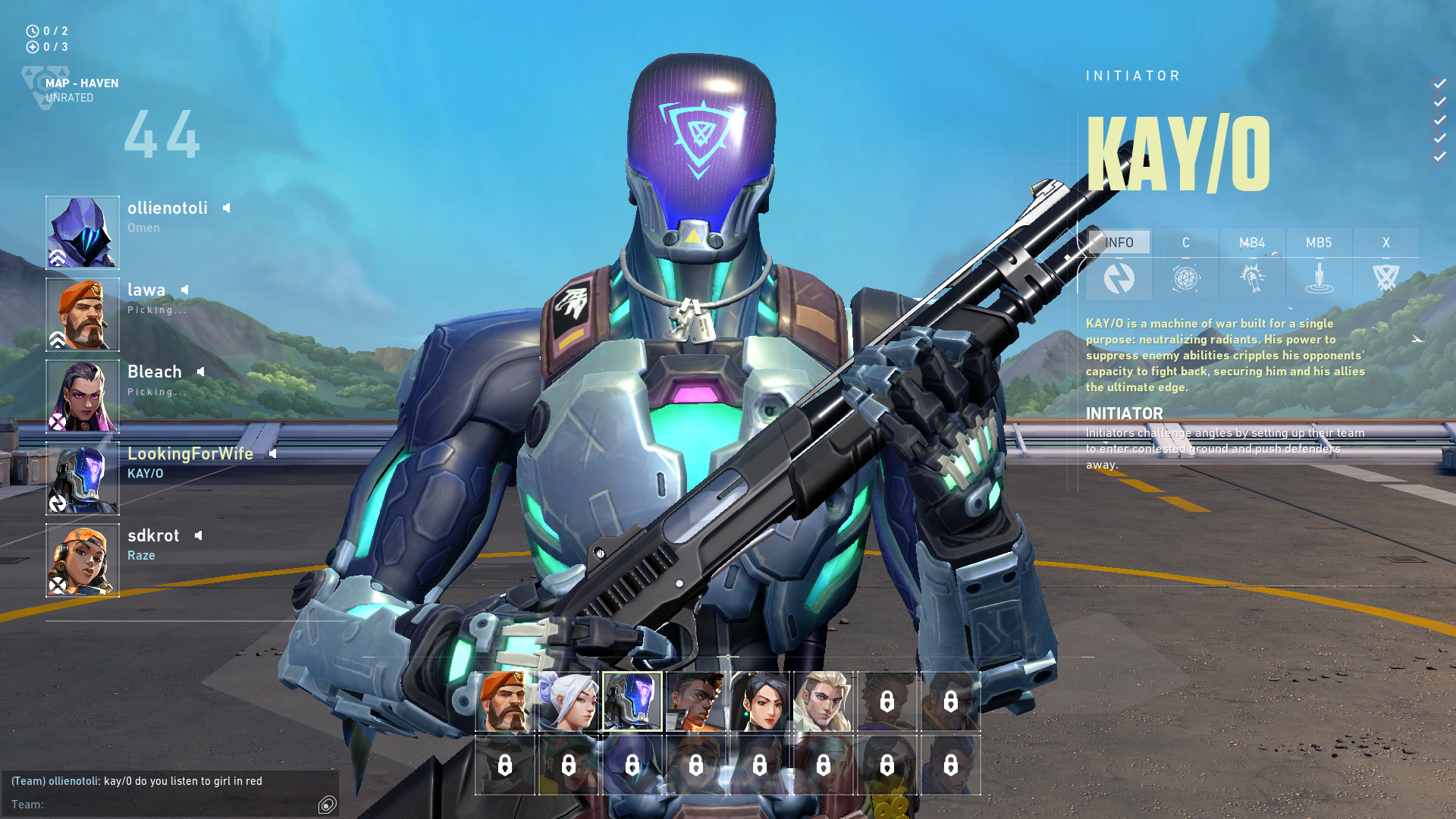Choose the KAY/O agent tile
Screen dimensions: 1456x819
click(x=632, y=701)
